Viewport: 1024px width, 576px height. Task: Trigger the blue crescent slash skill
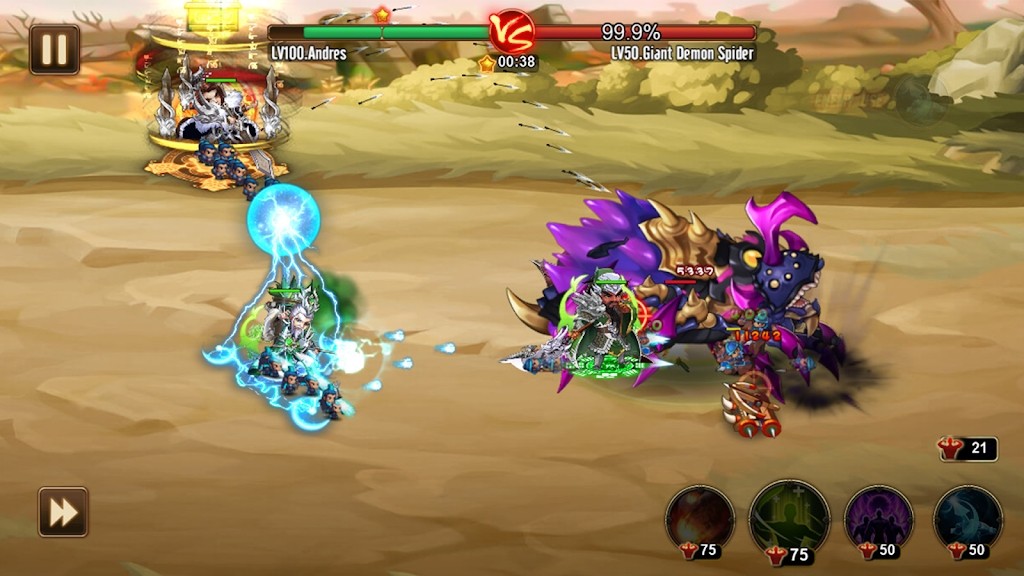[x=967, y=517]
